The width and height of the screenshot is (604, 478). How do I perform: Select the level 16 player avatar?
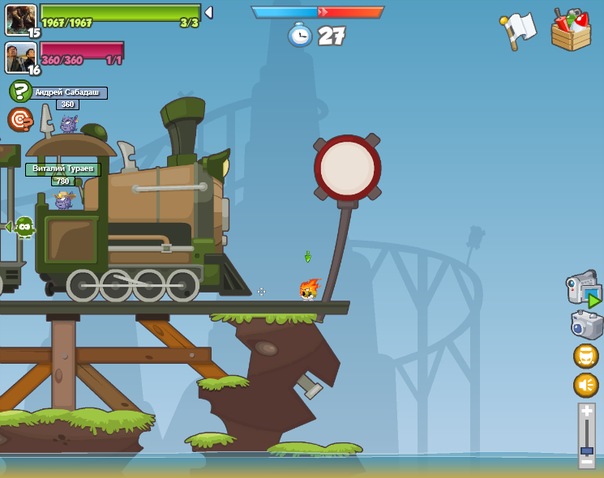tap(20, 56)
